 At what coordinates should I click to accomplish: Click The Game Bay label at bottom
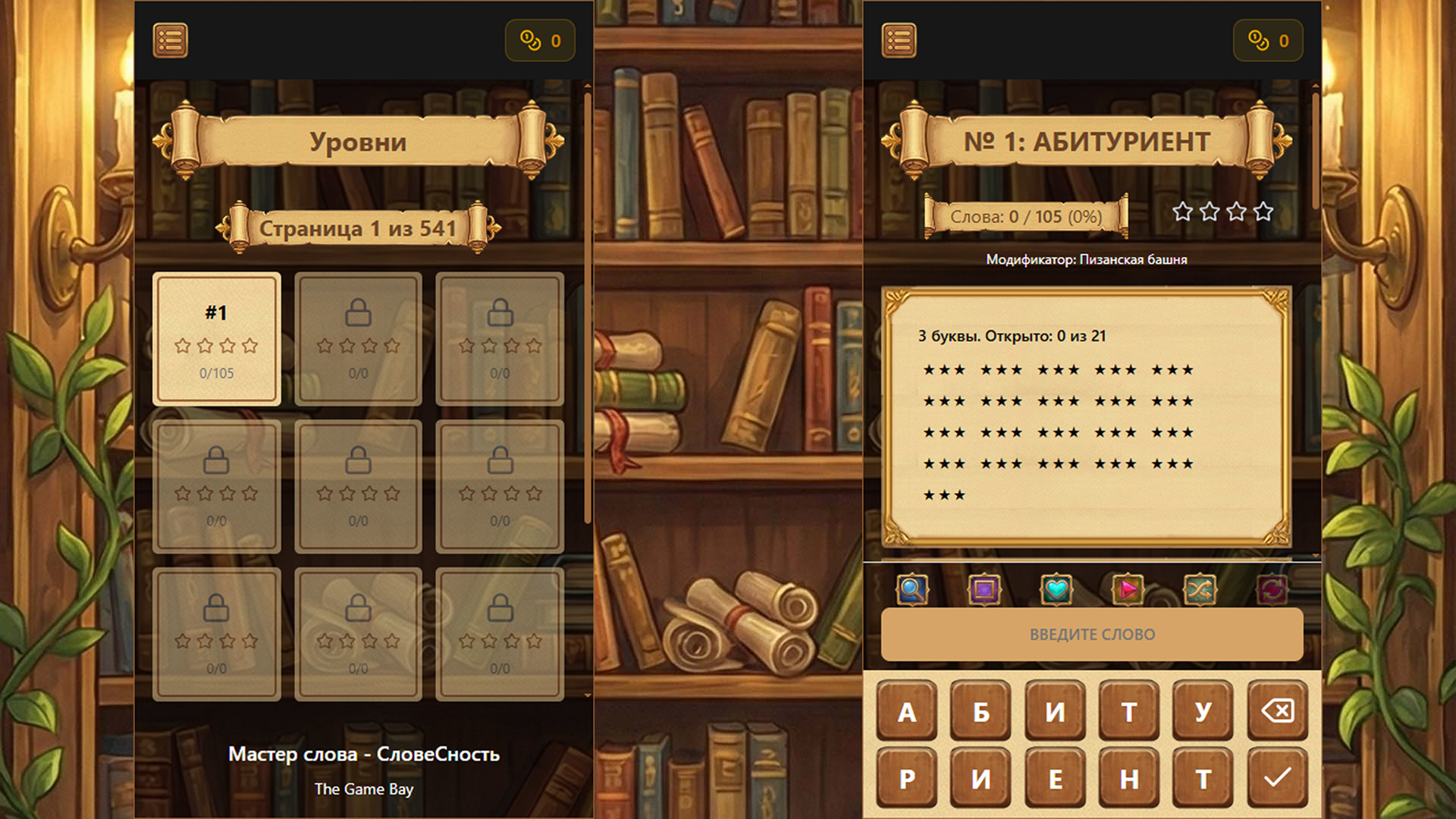[365, 789]
